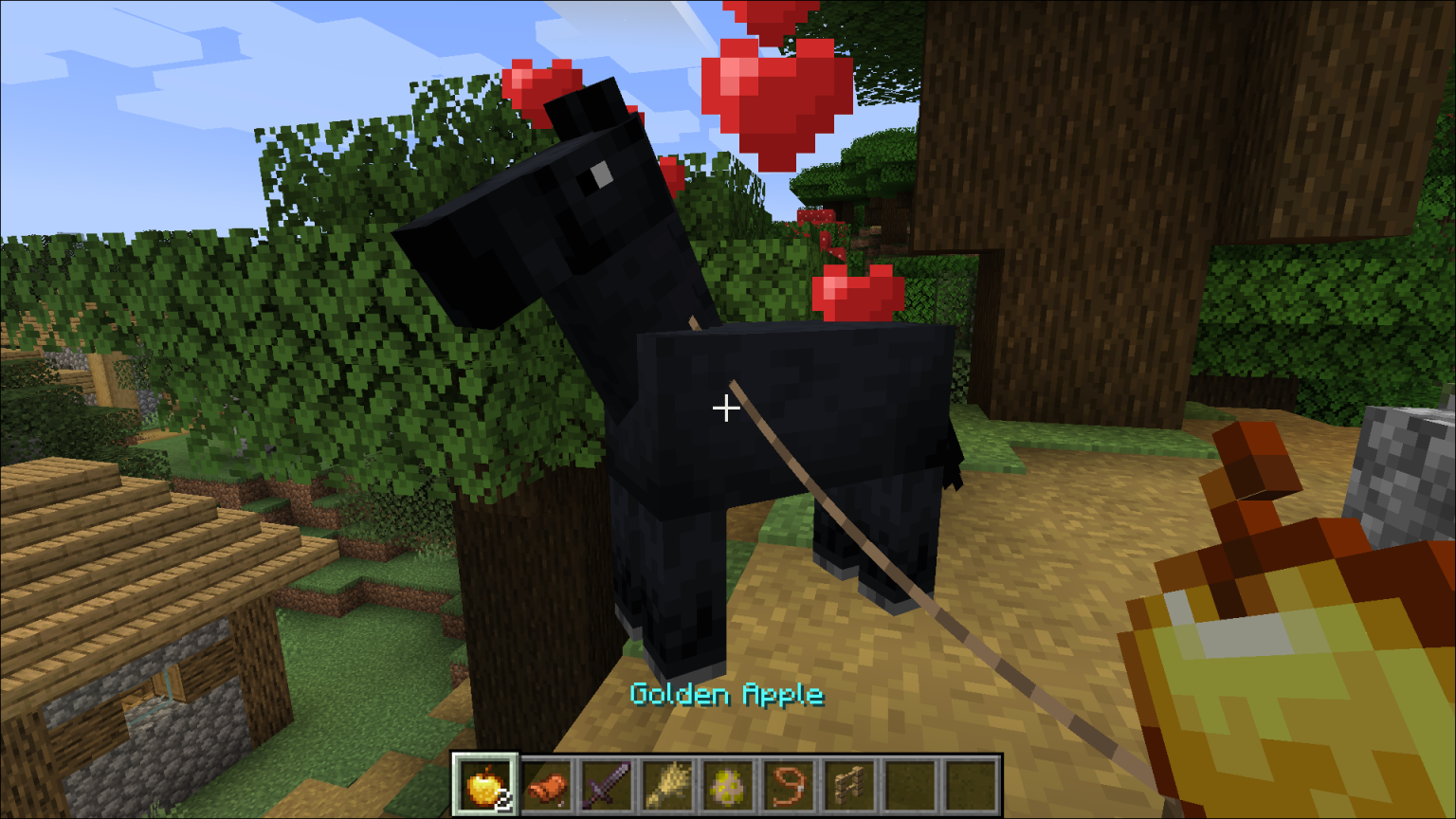Select the Oak Fence hotbar slot
The width and height of the screenshot is (1456, 819).
tap(849, 782)
